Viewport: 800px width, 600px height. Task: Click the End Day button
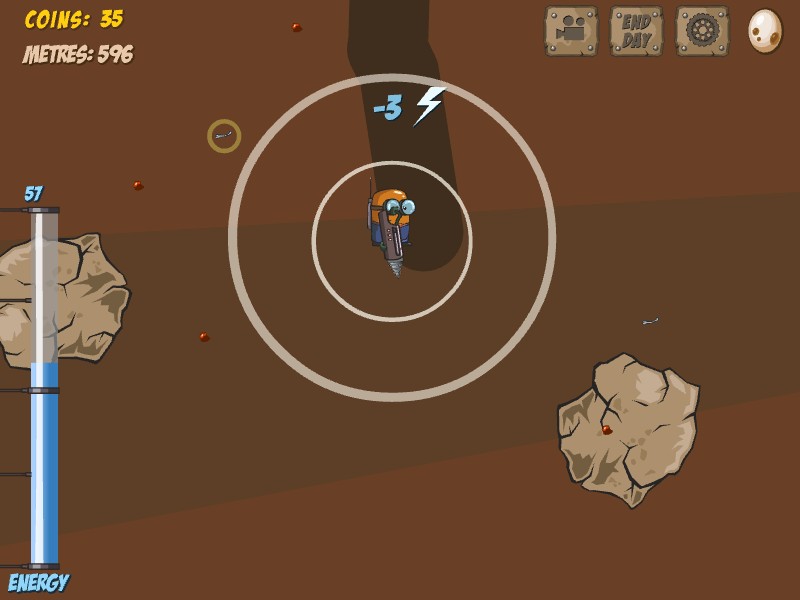636,31
